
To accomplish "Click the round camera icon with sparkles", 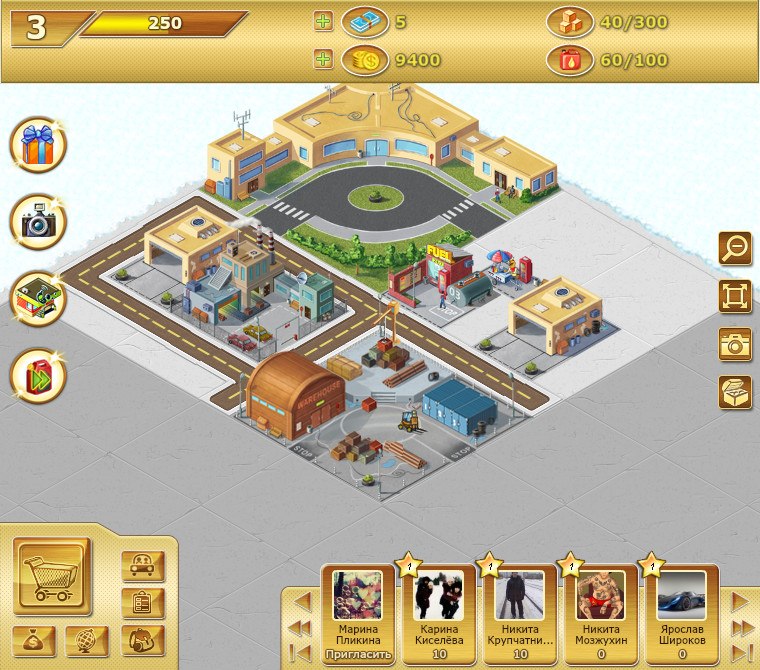I will [38, 222].
